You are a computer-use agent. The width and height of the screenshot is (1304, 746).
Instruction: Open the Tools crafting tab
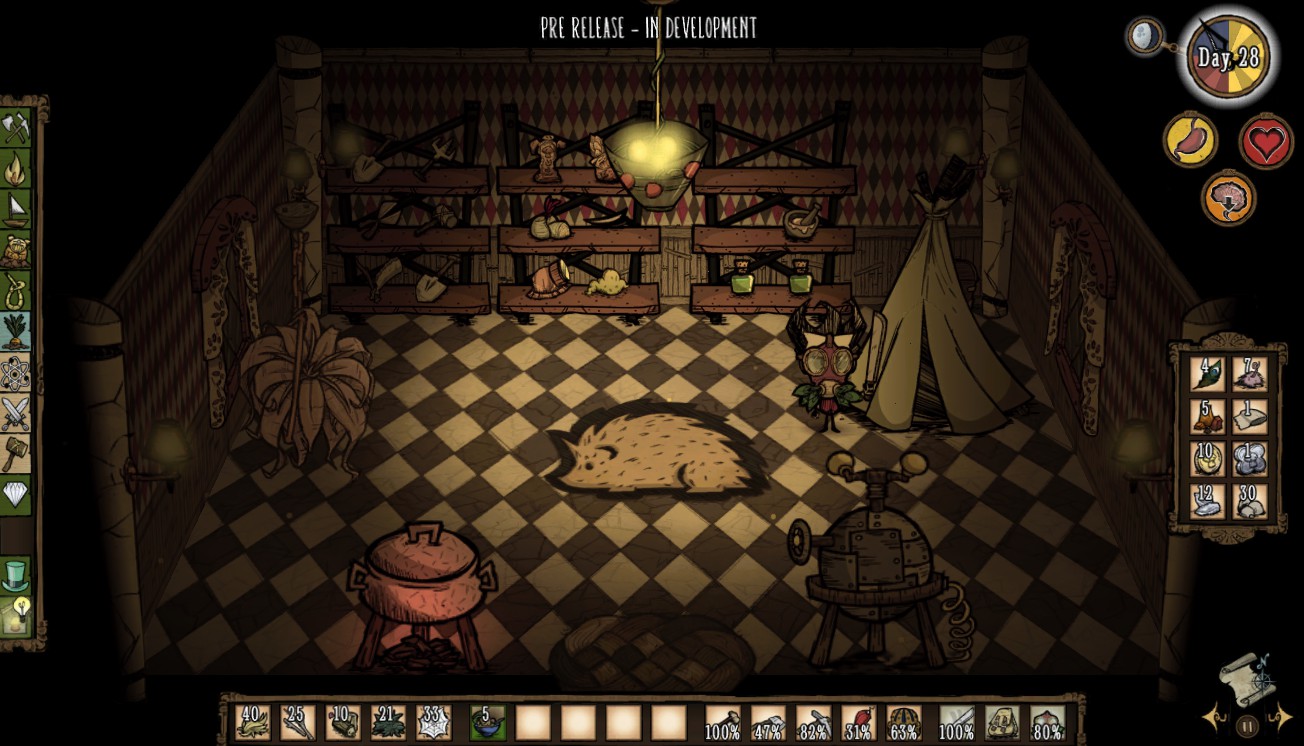pyautogui.click(x=15, y=127)
